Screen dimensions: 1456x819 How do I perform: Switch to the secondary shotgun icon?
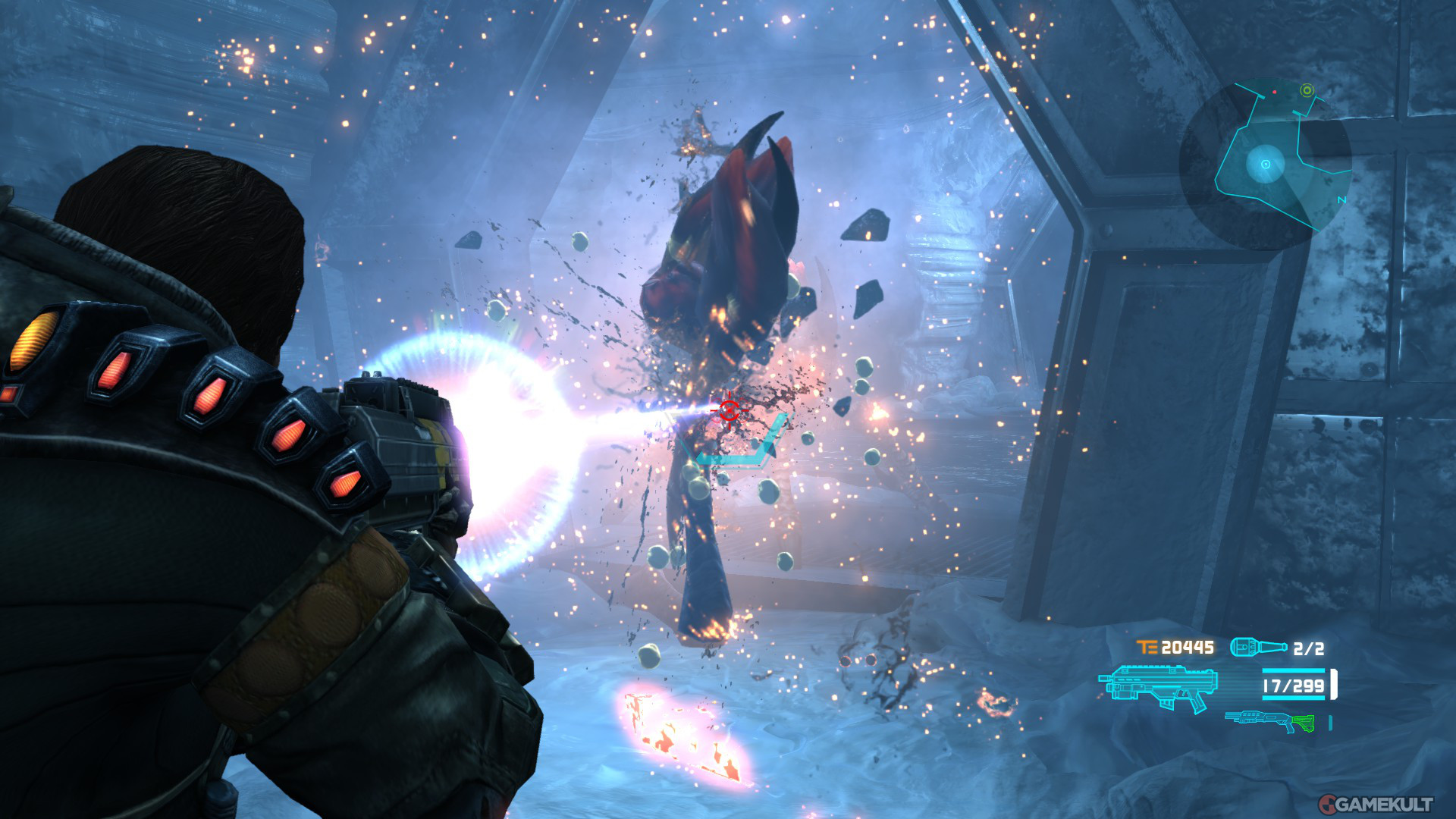pyautogui.click(x=1269, y=720)
